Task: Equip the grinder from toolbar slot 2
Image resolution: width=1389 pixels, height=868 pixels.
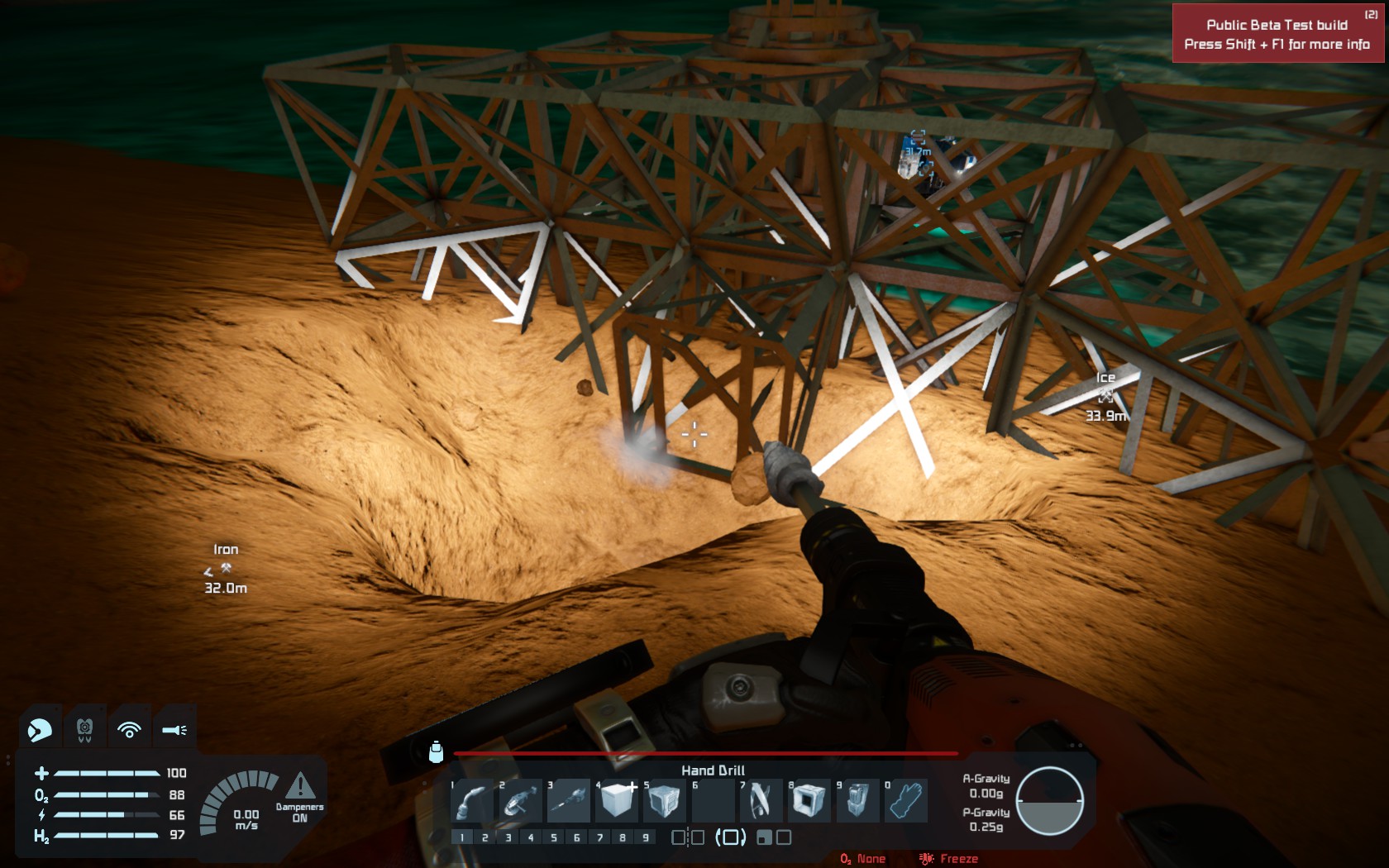Action: point(520,800)
